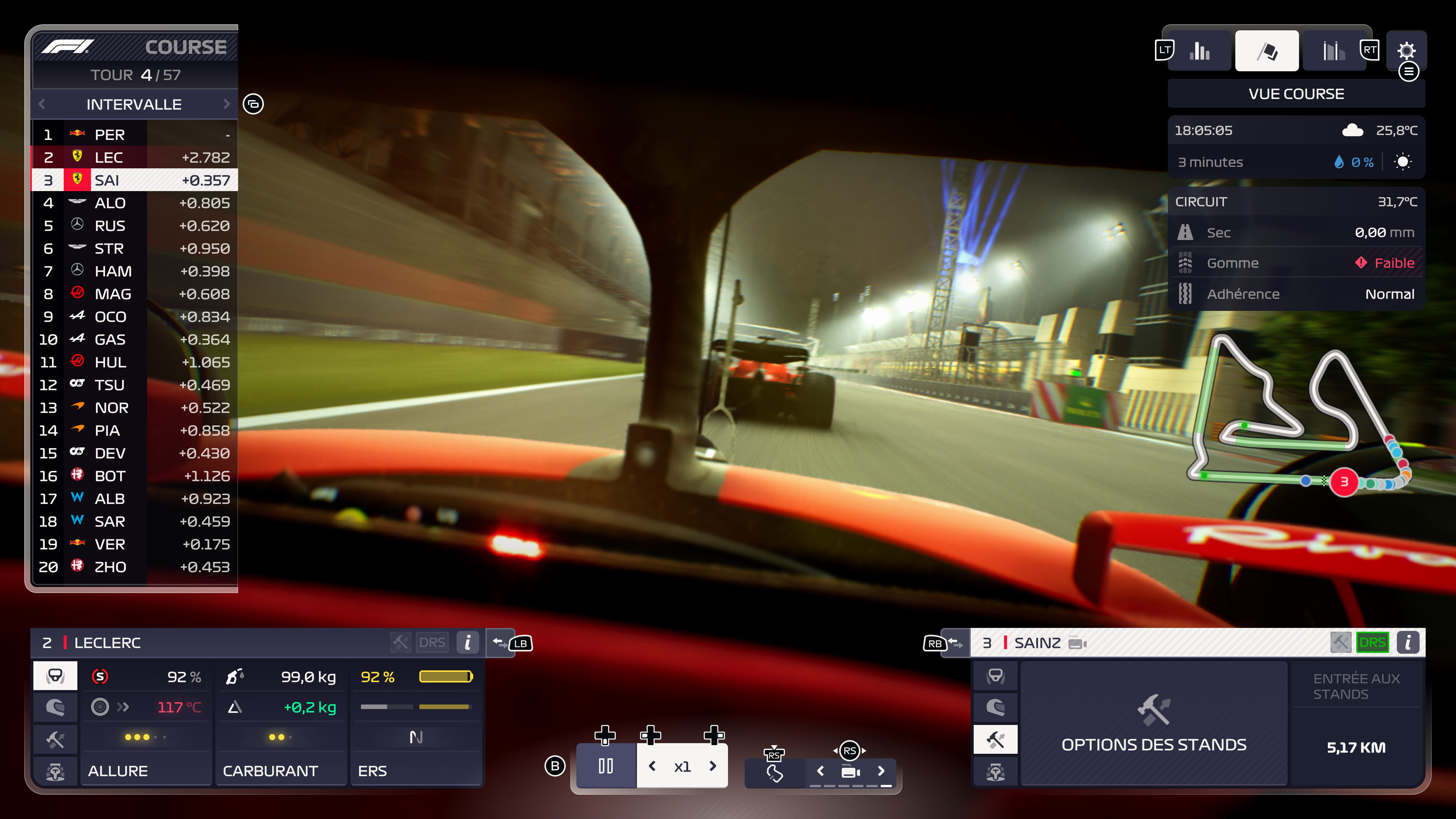Screen dimensions: 1456x819
Task: Select Perez row in standings
Action: pos(135,135)
